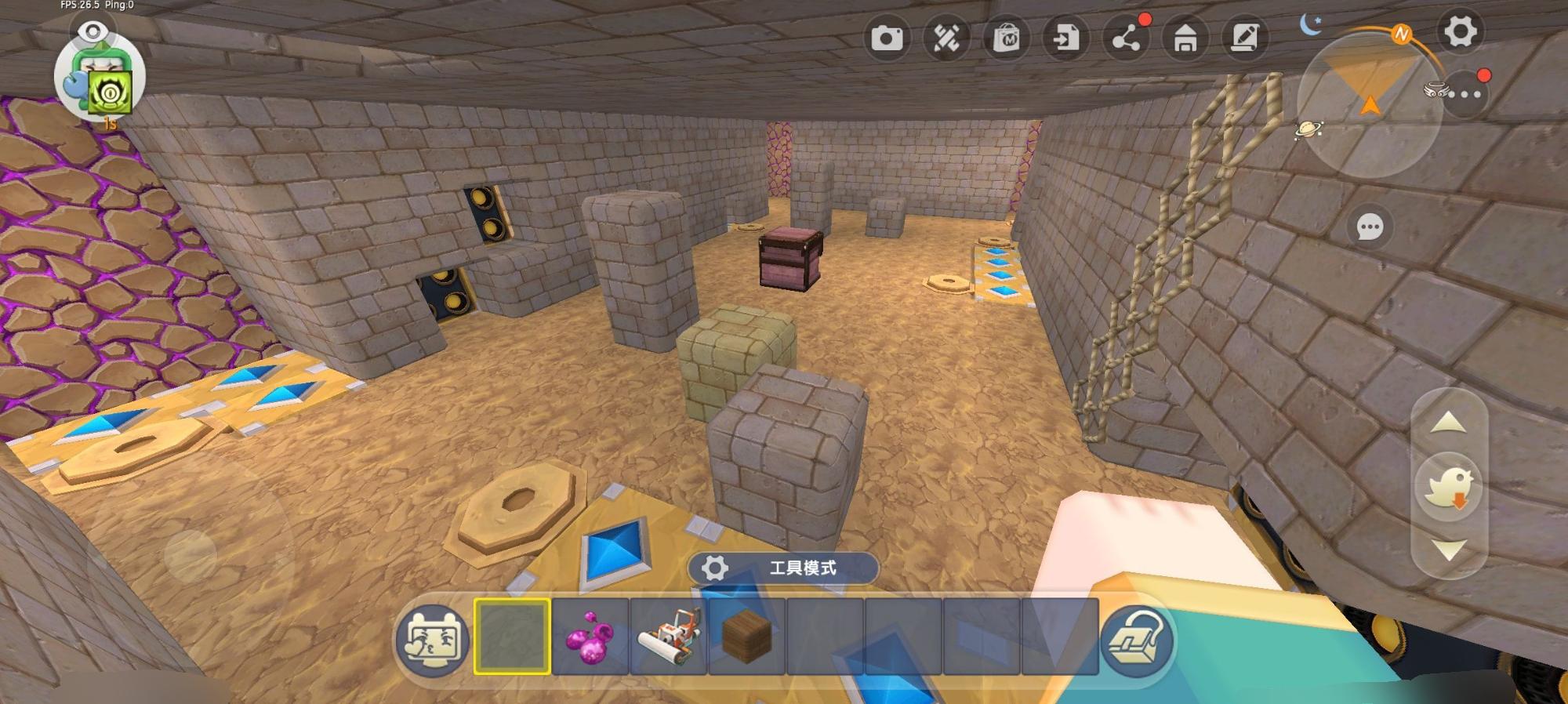
Task: Toggle the eye view icon
Action: (93, 31)
